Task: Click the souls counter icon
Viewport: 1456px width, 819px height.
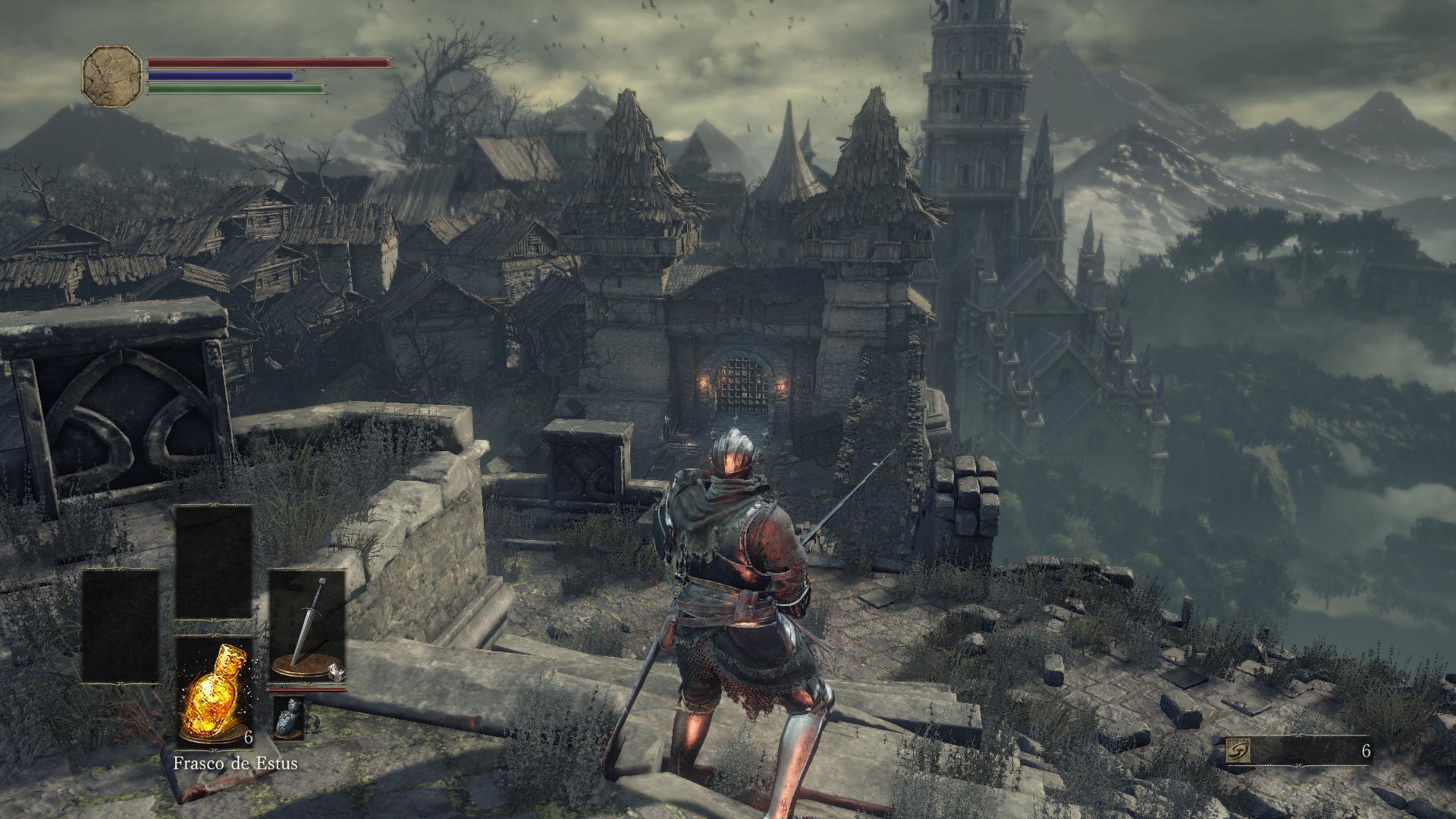Action: [x=1238, y=752]
